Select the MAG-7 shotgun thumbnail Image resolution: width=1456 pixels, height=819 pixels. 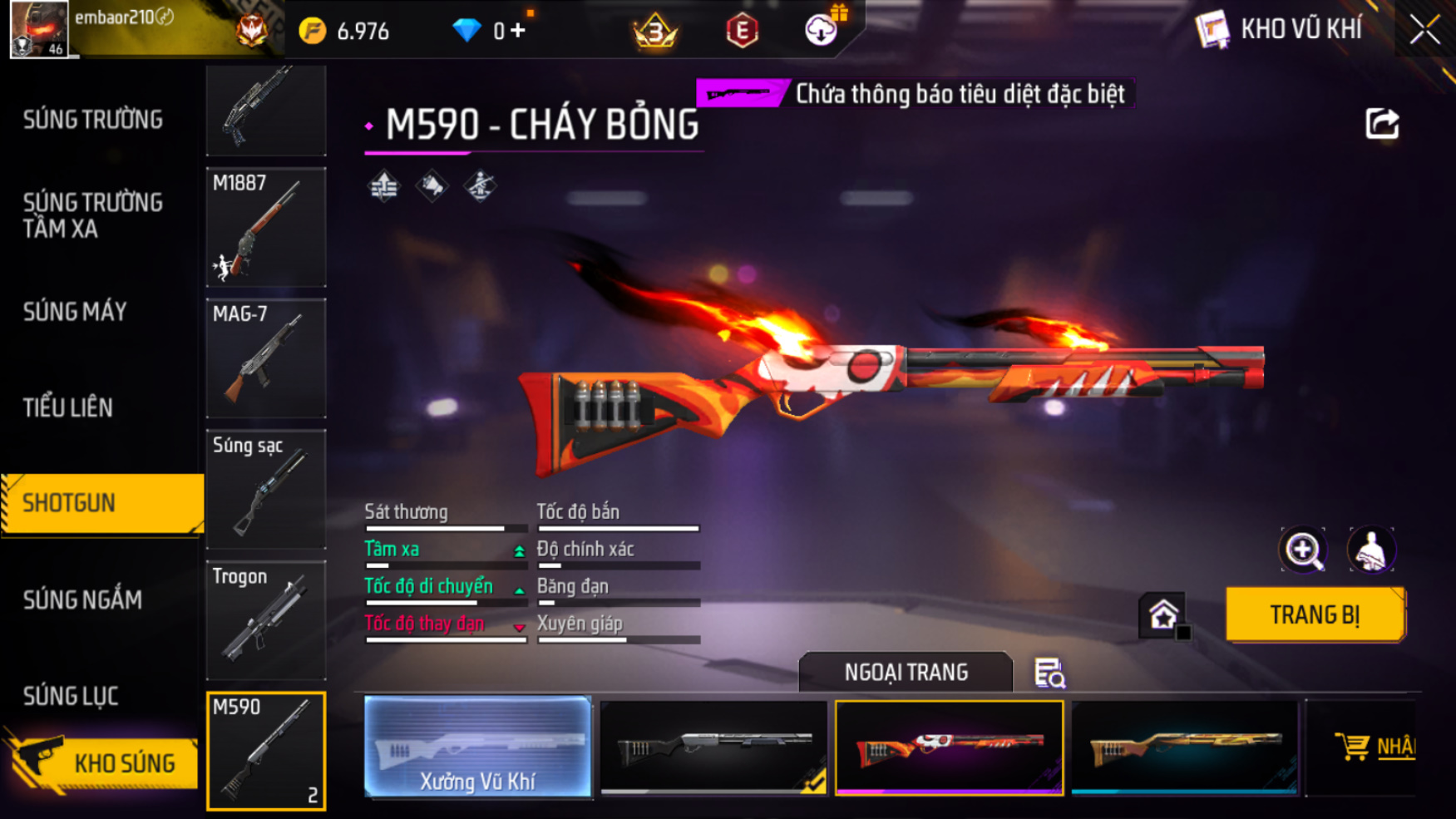266,358
